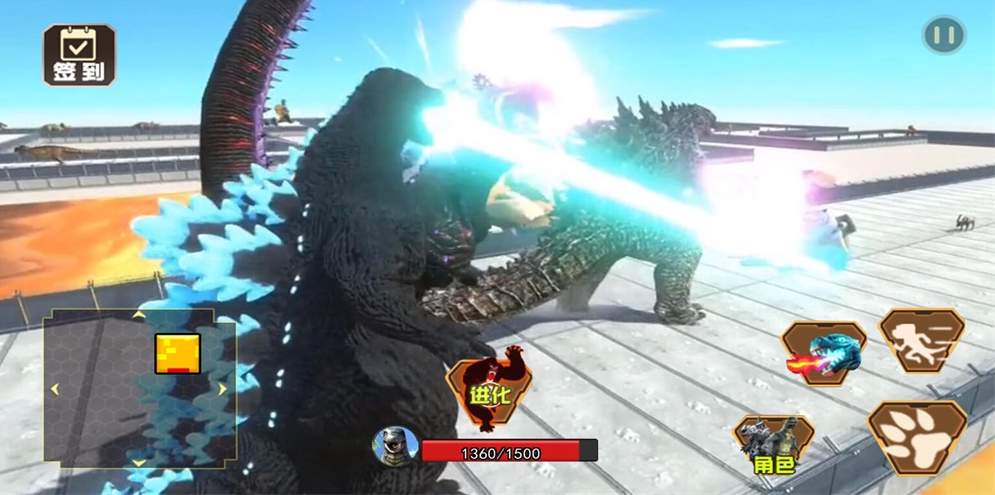The height and width of the screenshot is (495, 995).
Task: Select the Godzilla portrait beside health bar
Action: tap(395, 445)
